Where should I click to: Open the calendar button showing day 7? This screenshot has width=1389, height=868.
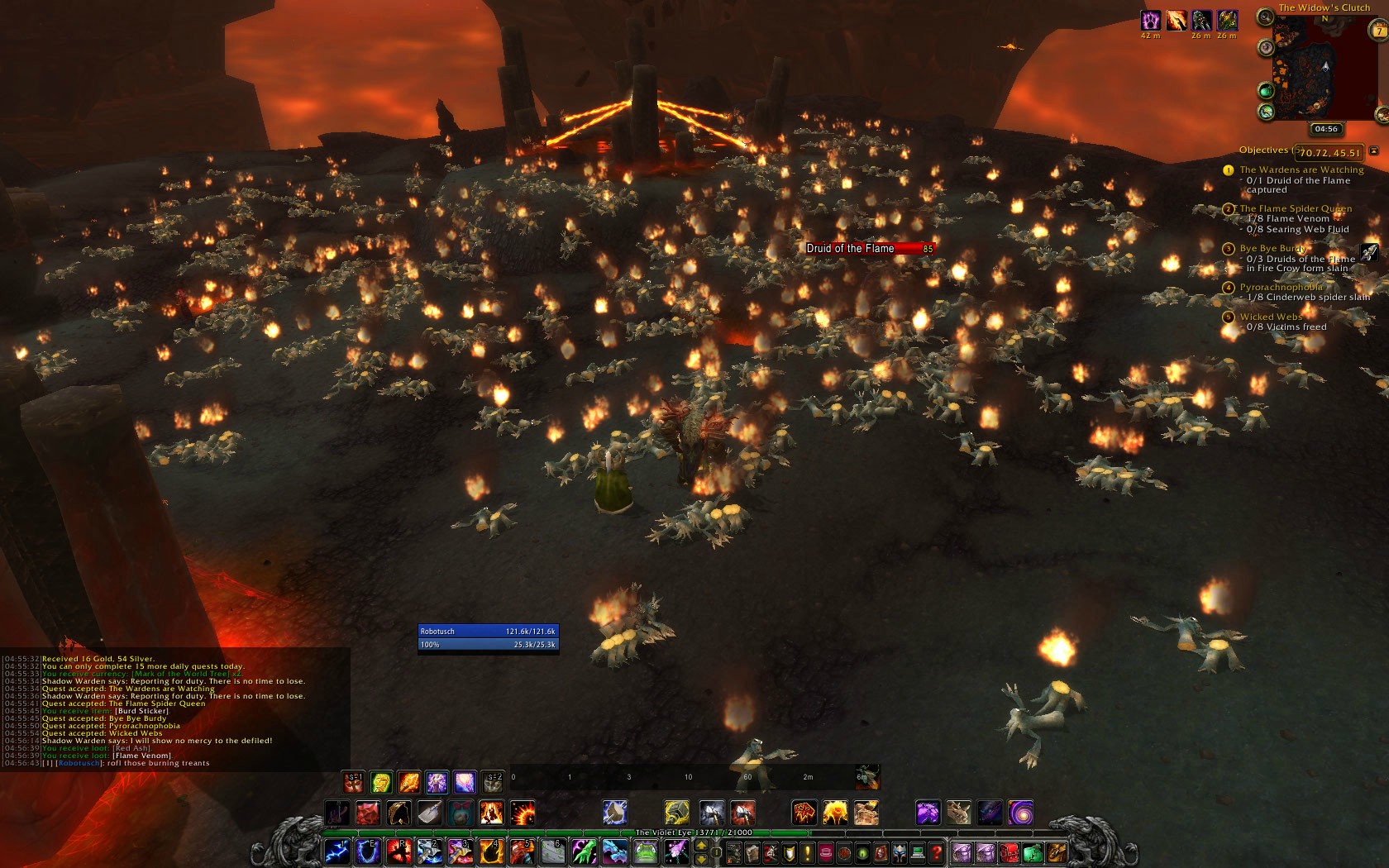pyautogui.click(x=1379, y=31)
